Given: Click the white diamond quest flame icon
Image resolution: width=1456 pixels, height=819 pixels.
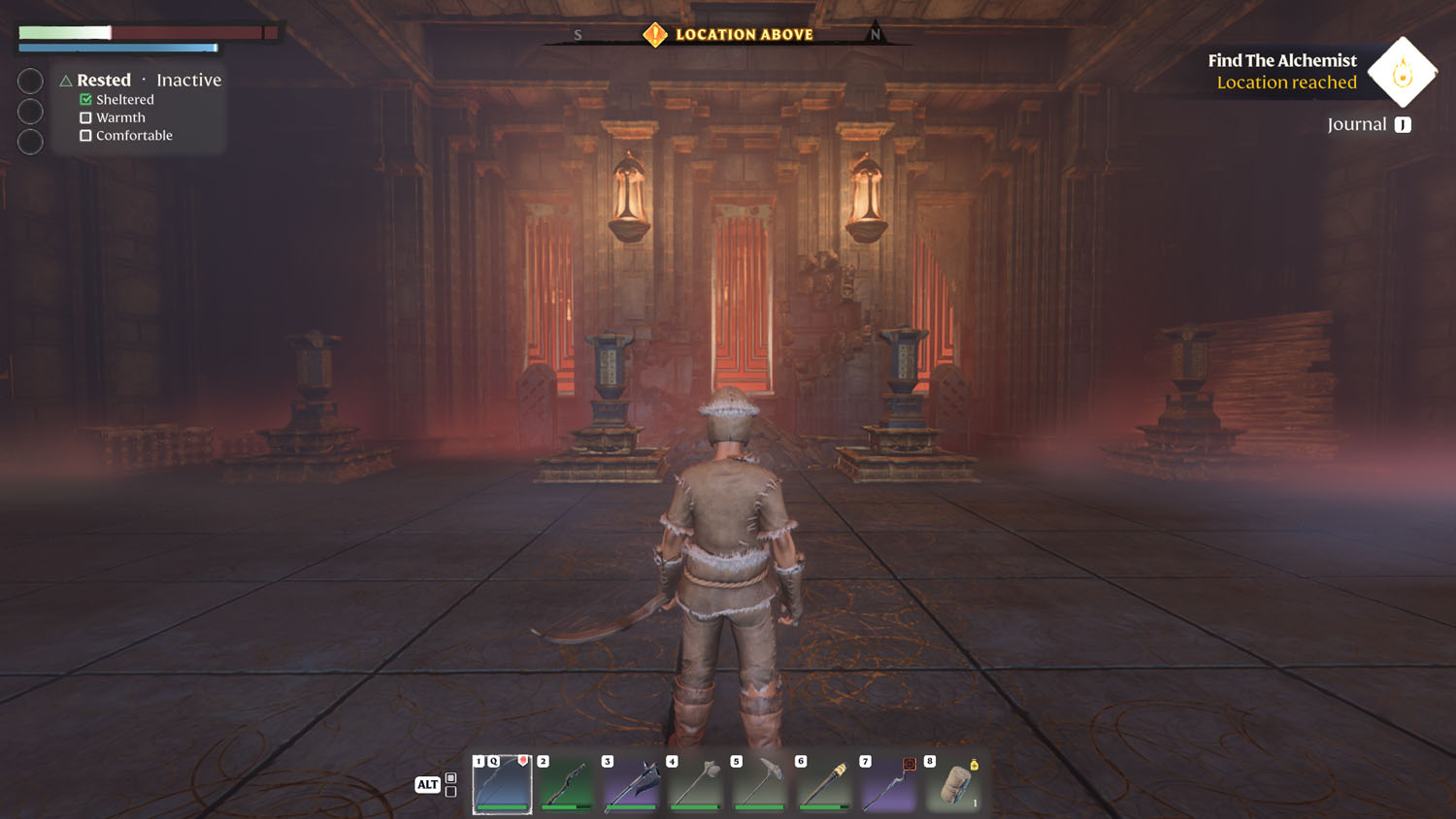Looking at the screenshot, I should [1402, 73].
